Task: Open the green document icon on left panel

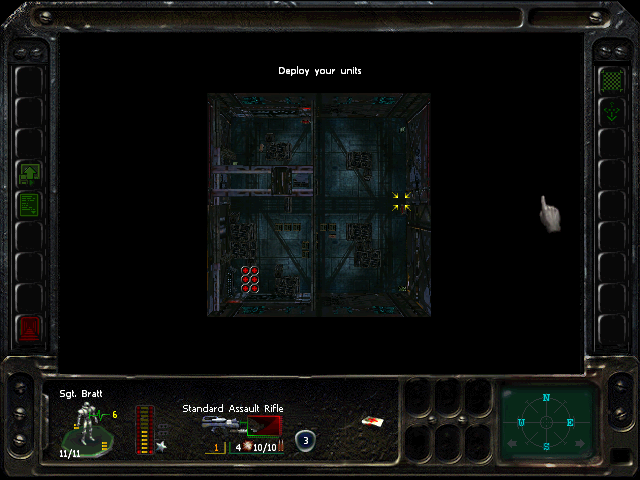Action: tap(29, 205)
